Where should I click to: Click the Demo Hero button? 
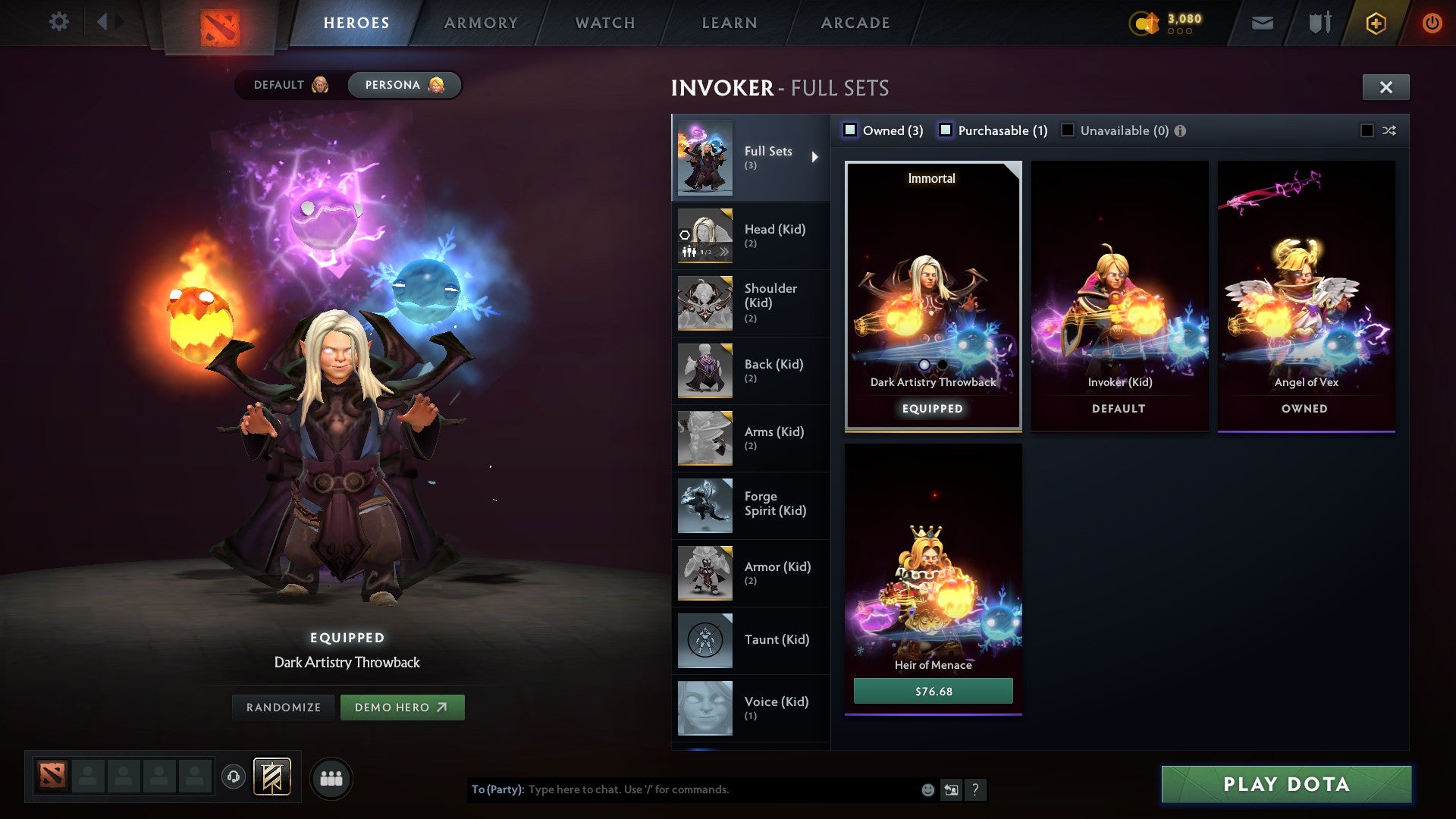coord(403,707)
